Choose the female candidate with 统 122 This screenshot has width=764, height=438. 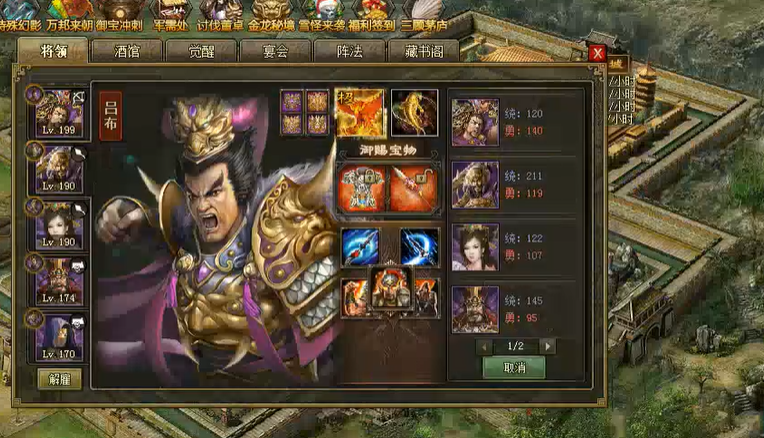pos(475,247)
